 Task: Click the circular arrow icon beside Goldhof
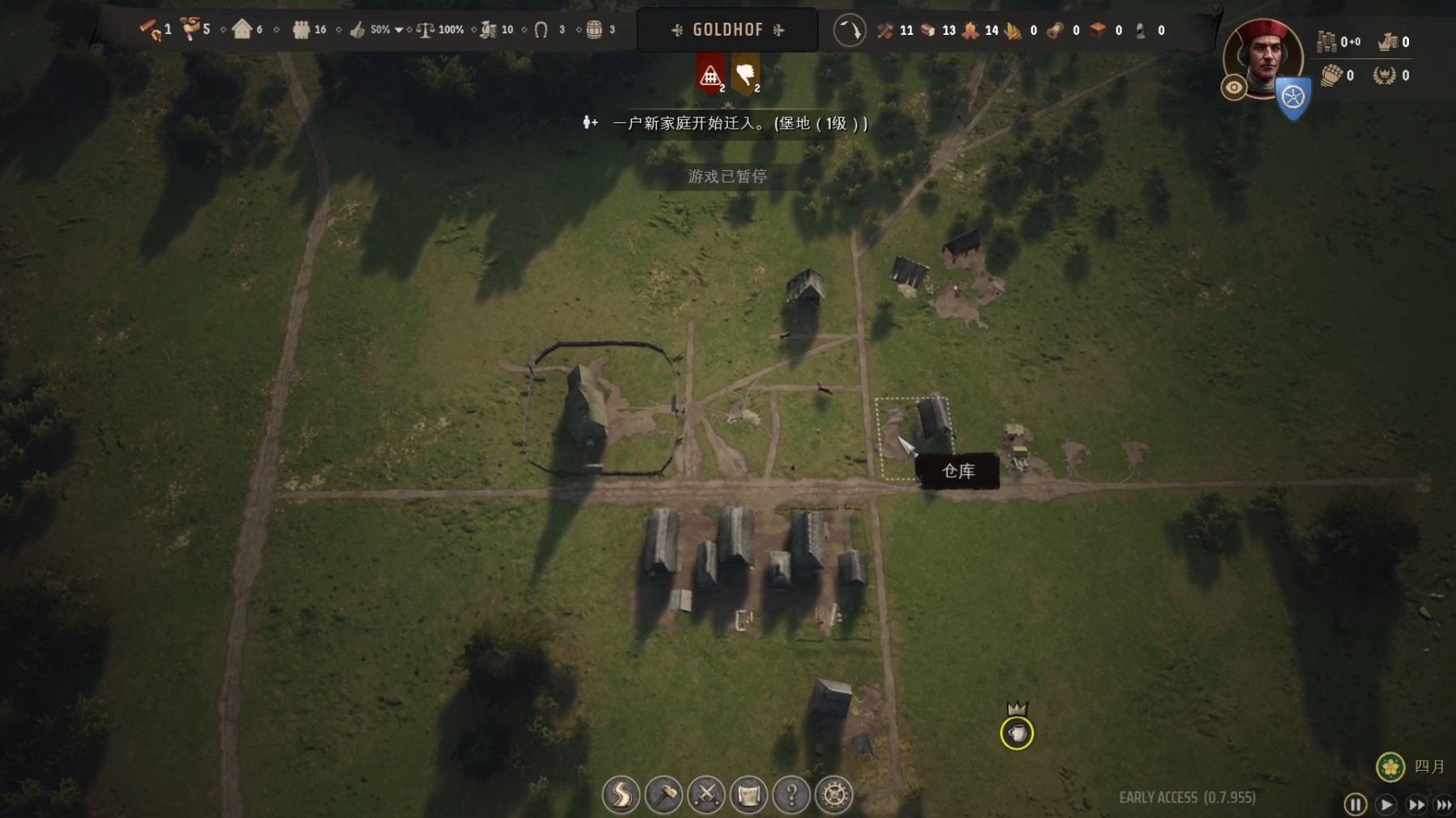point(850,31)
